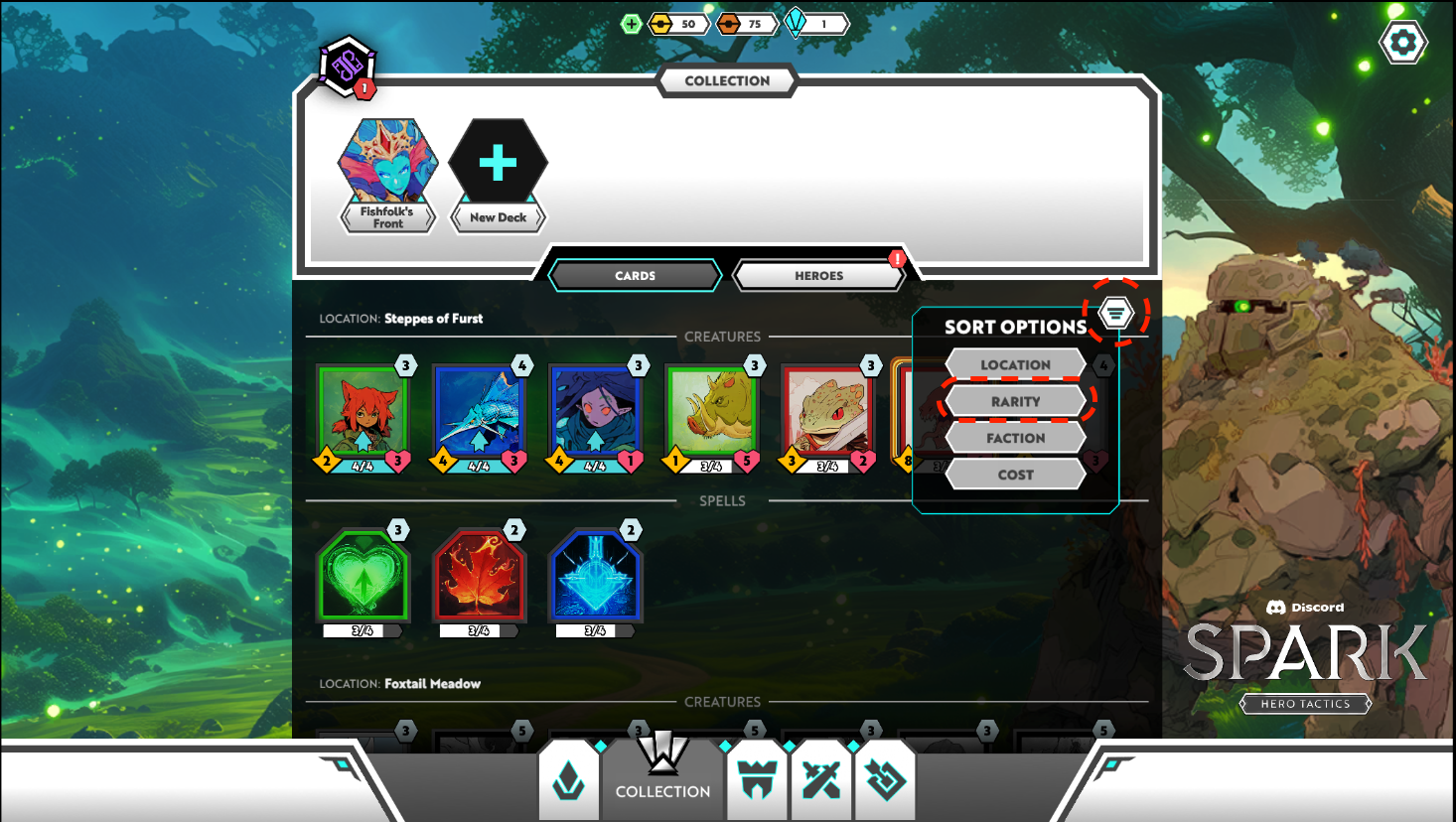The height and width of the screenshot is (822, 1456).
Task: Open the settings gear
Action: click(x=1402, y=43)
